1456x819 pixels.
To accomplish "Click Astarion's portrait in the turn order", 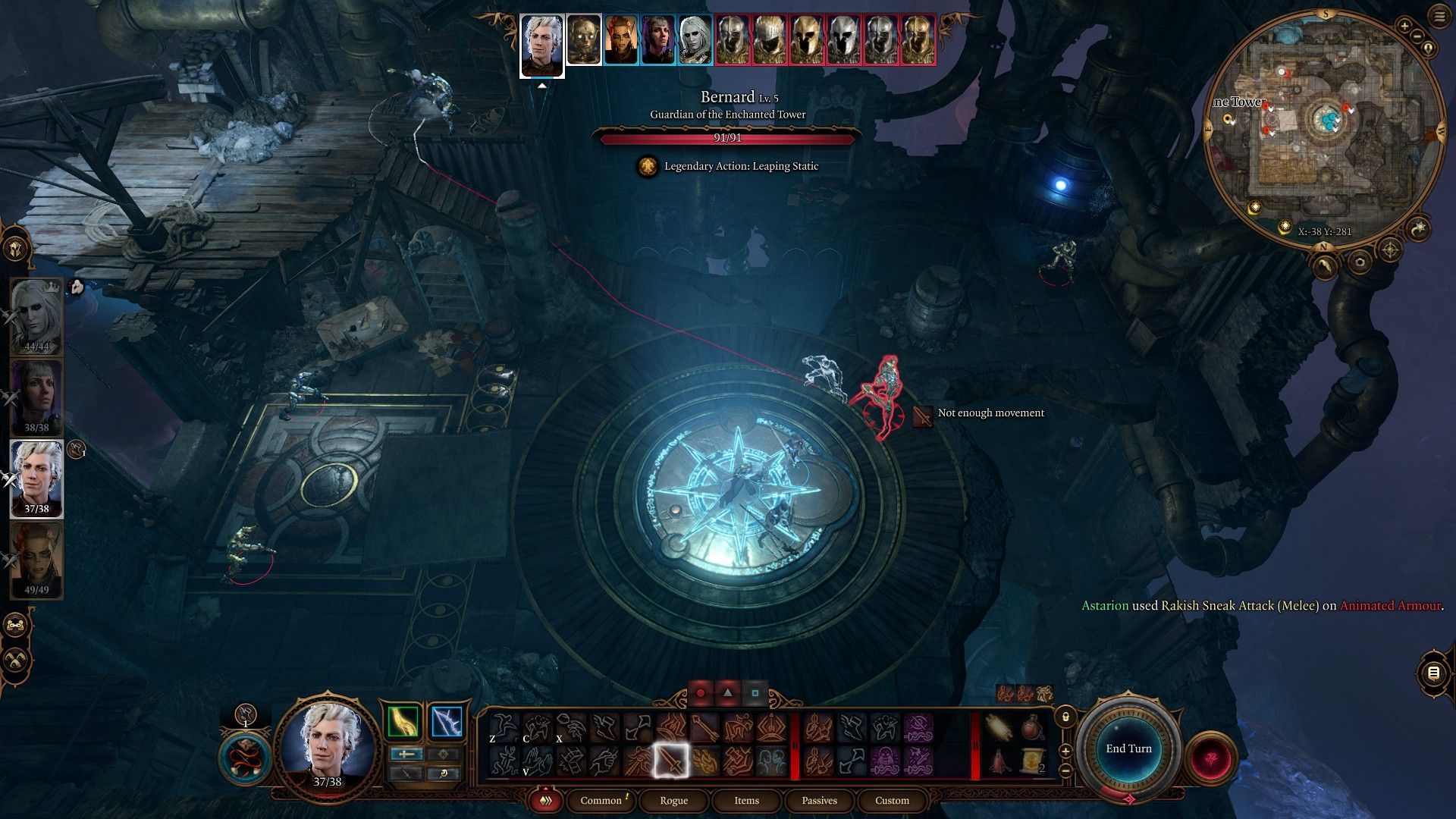I will pos(541,43).
